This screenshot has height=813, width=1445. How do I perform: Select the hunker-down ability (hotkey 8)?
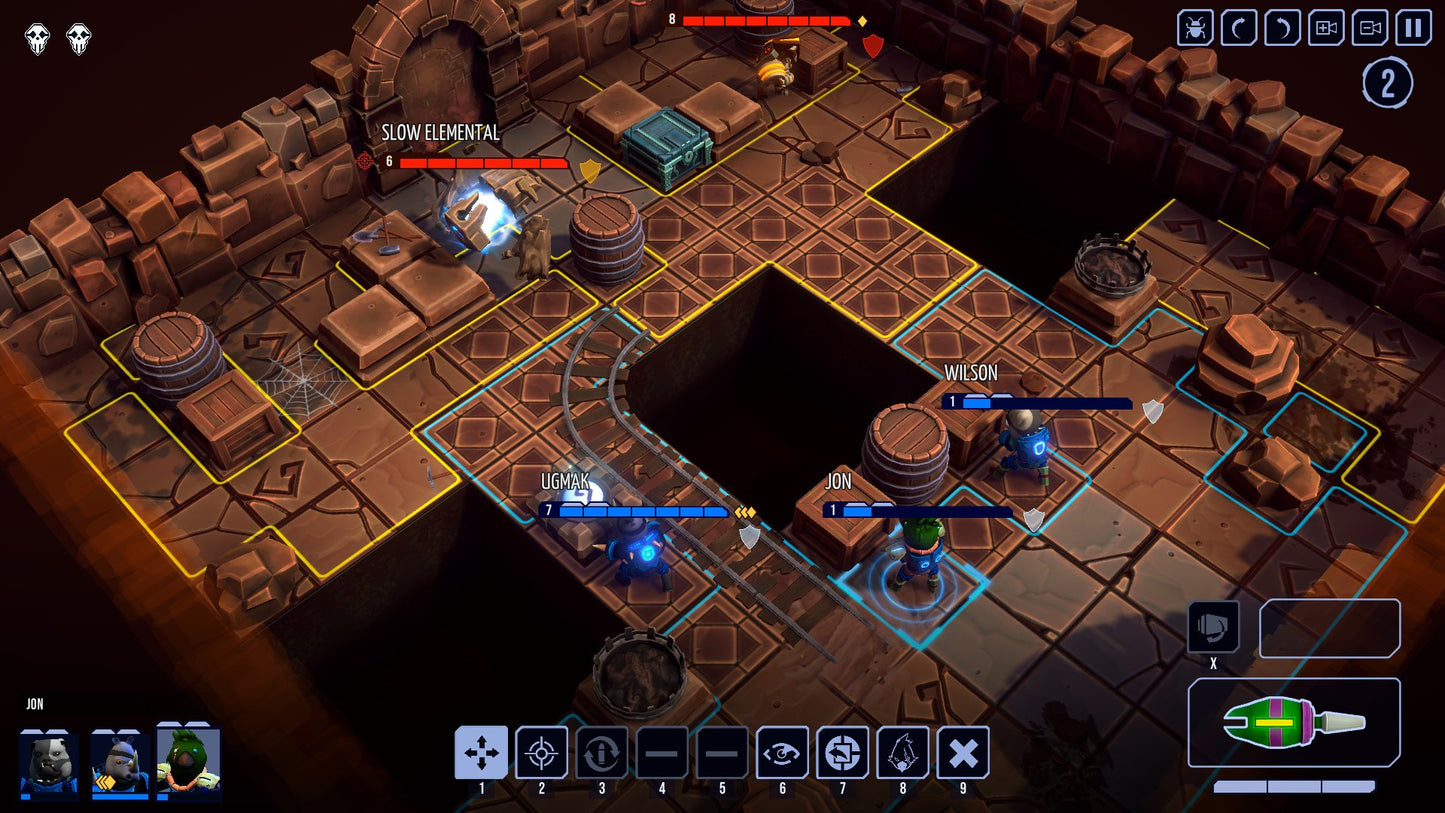point(903,753)
